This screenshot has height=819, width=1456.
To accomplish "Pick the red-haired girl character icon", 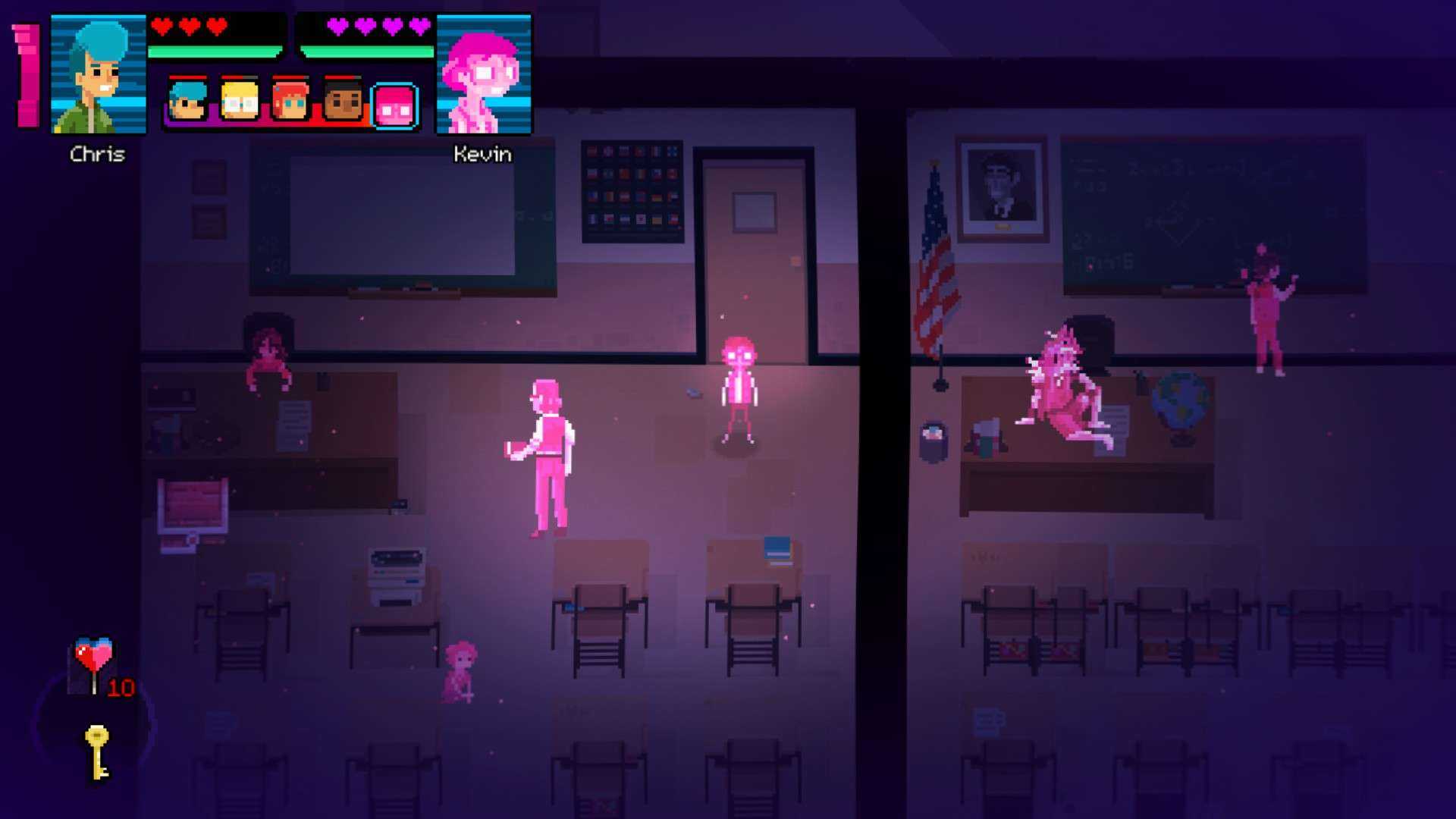I will (290, 102).
